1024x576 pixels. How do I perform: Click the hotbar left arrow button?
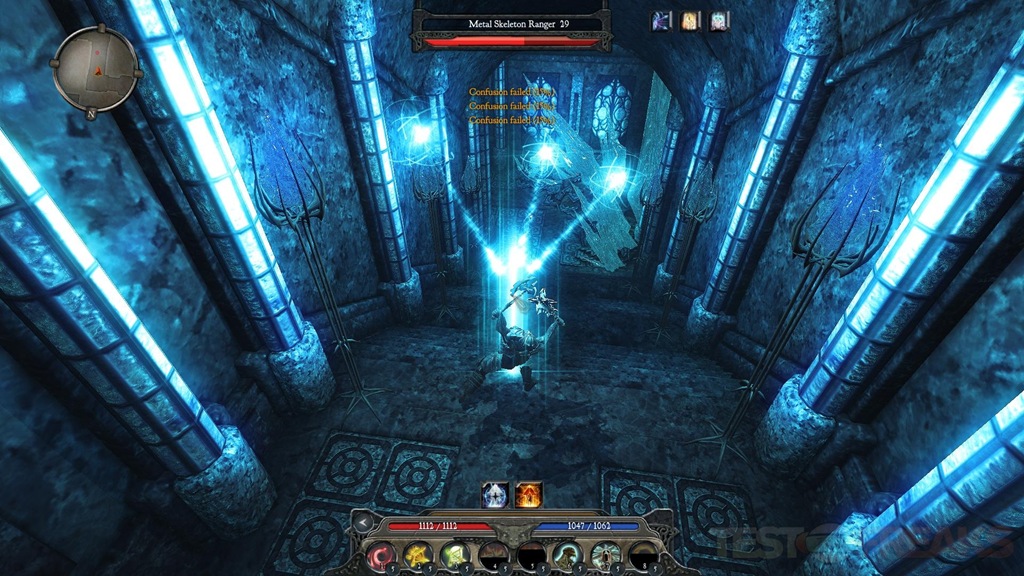362,522
